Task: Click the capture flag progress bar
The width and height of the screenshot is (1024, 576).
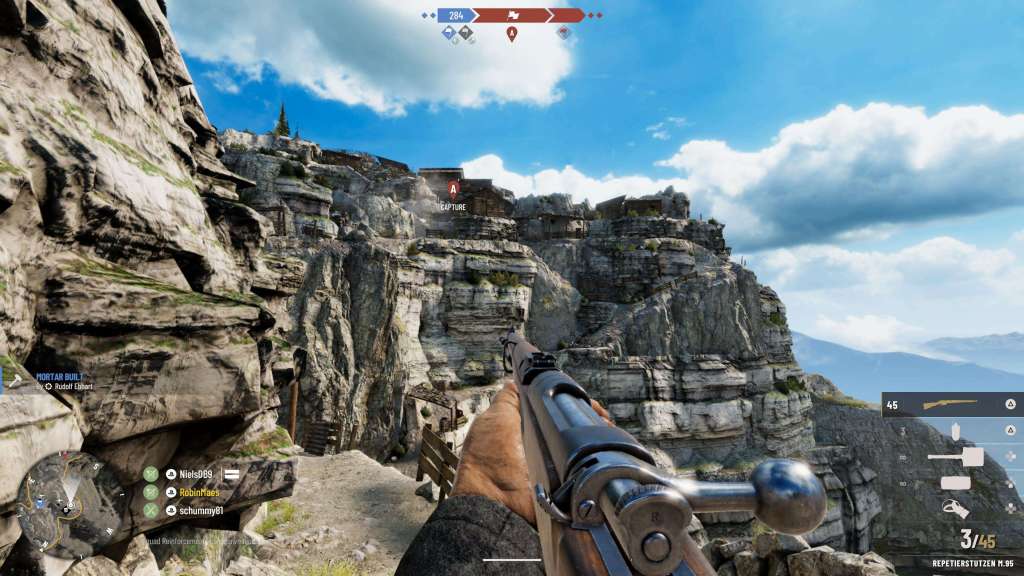Action: pos(512,15)
